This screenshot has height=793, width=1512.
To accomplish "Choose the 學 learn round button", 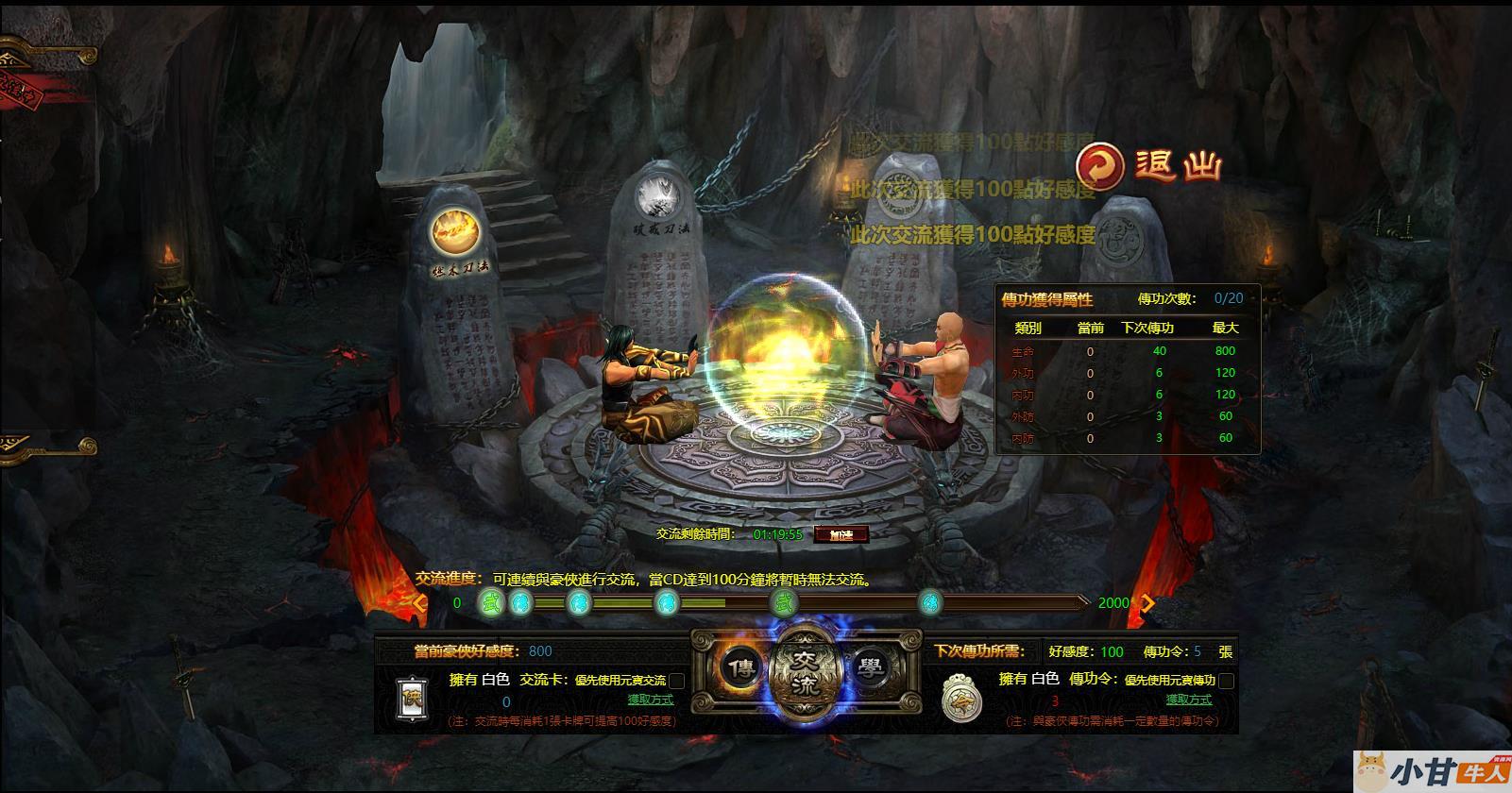I will coord(870,668).
